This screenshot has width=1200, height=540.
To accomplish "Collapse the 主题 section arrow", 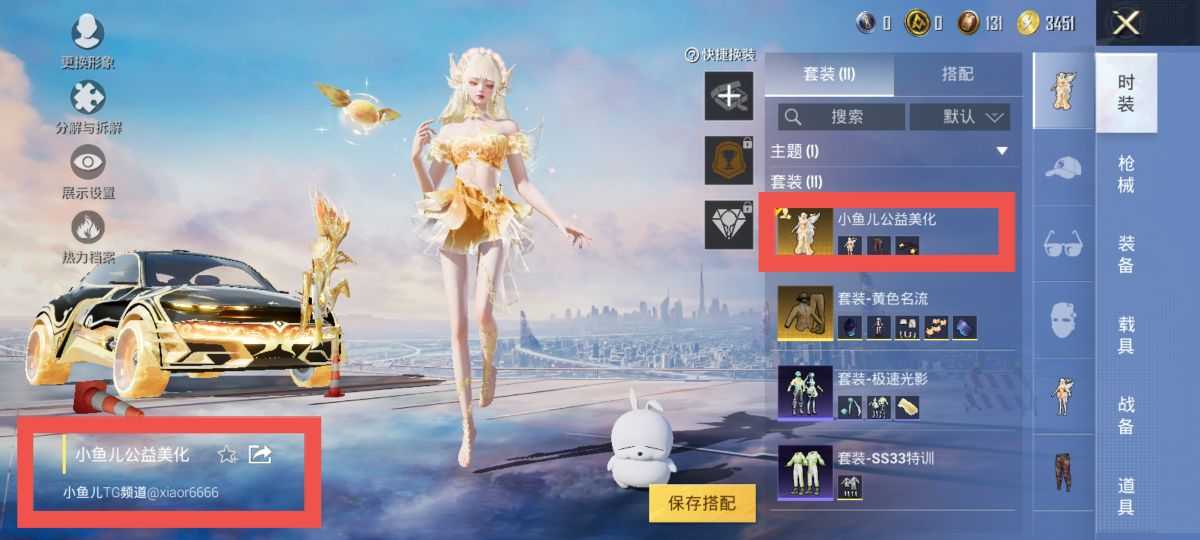I will [1002, 151].
